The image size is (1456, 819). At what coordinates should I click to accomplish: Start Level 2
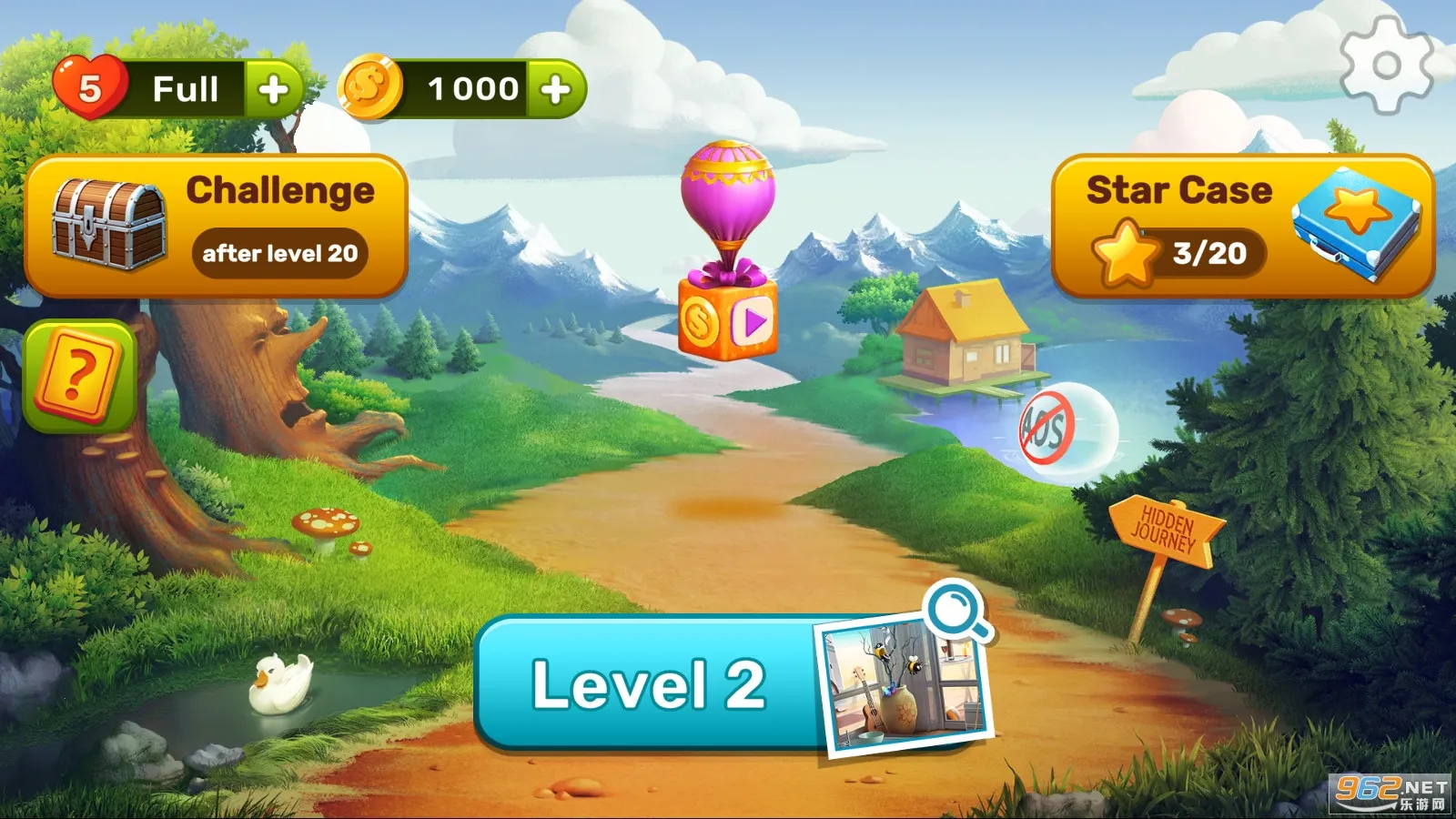tap(648, 689)
